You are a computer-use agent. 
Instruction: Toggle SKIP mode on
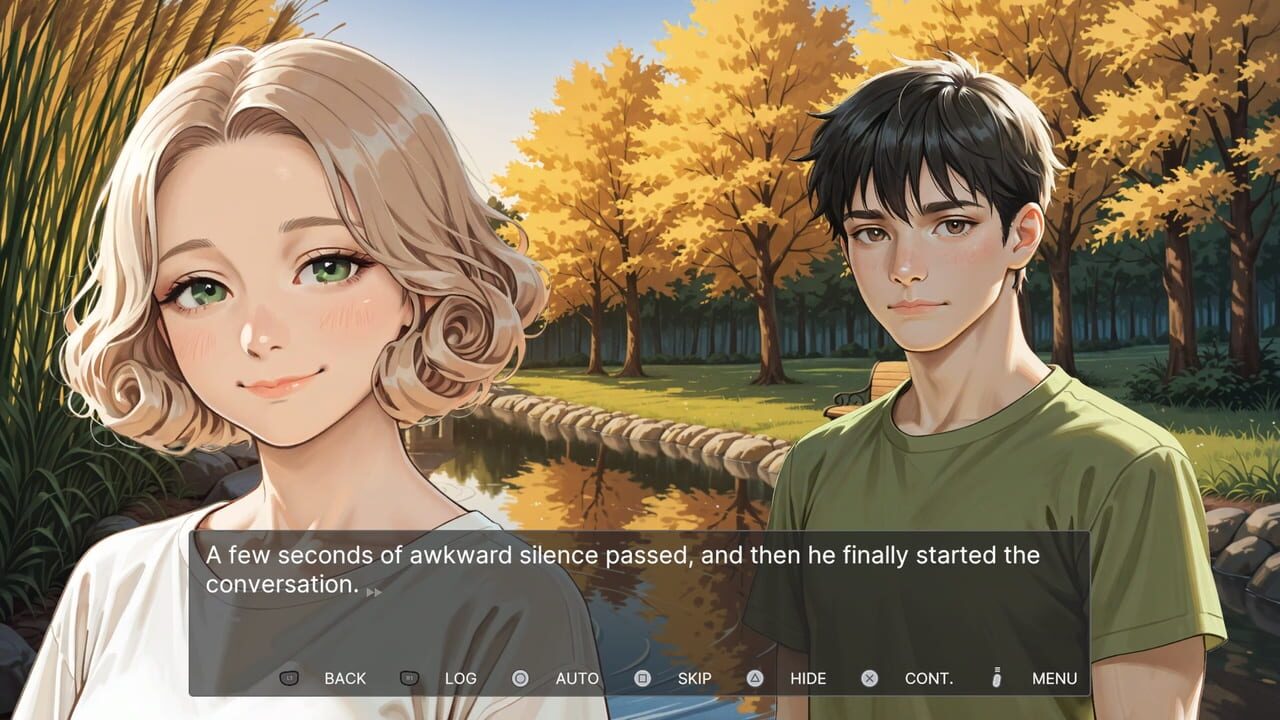(x=696, y=679)
